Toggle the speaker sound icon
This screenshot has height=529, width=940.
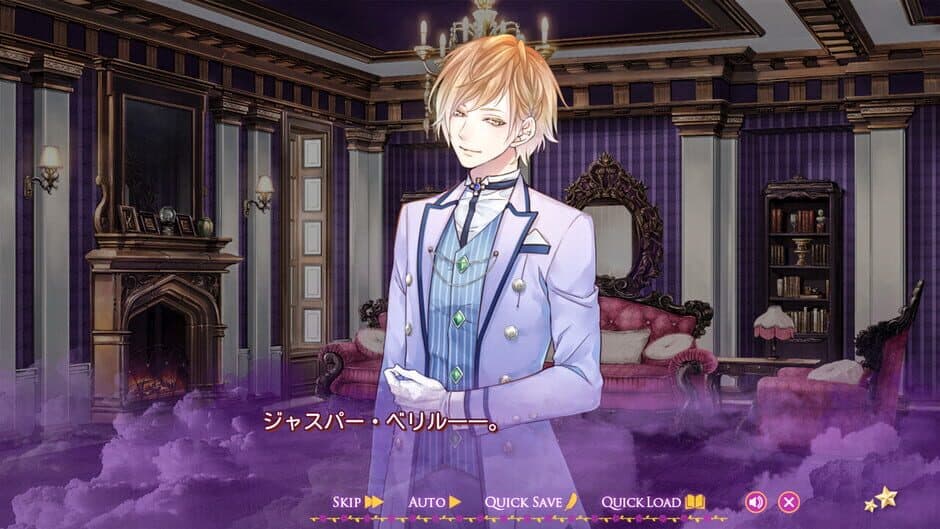756,501
